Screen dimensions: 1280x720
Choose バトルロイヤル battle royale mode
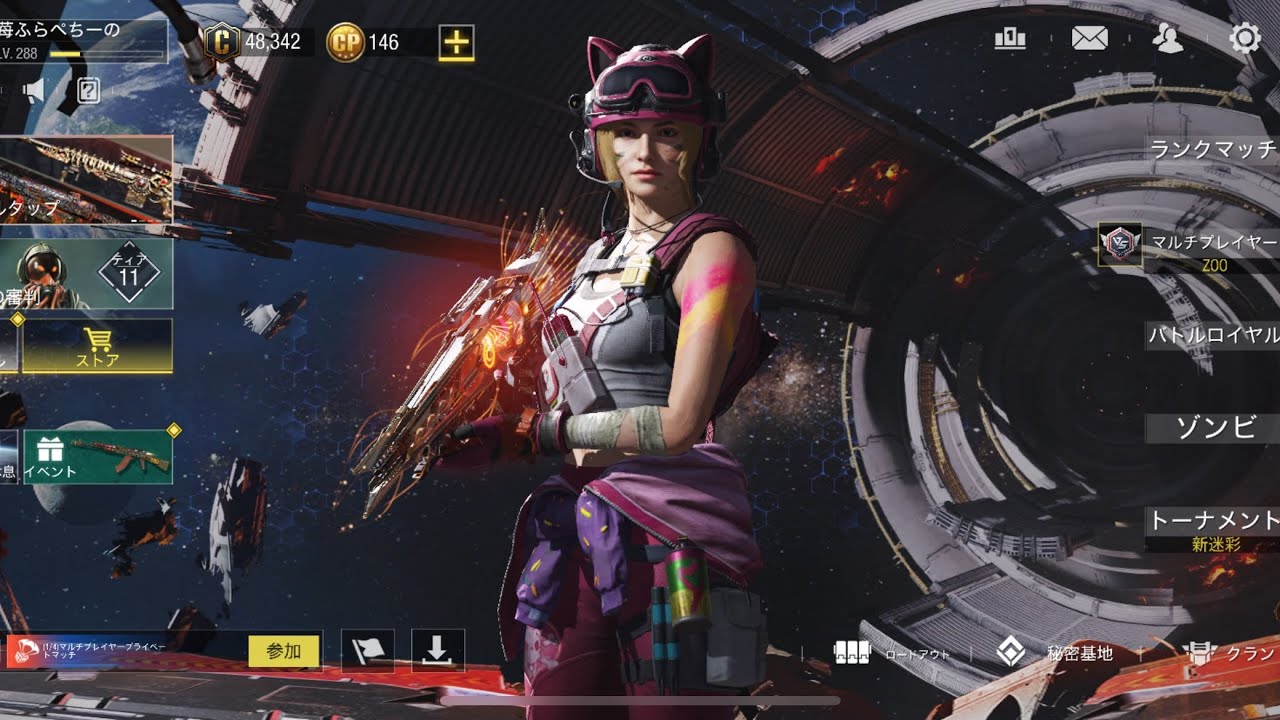pyautogui.click(x=1214, y=335)
